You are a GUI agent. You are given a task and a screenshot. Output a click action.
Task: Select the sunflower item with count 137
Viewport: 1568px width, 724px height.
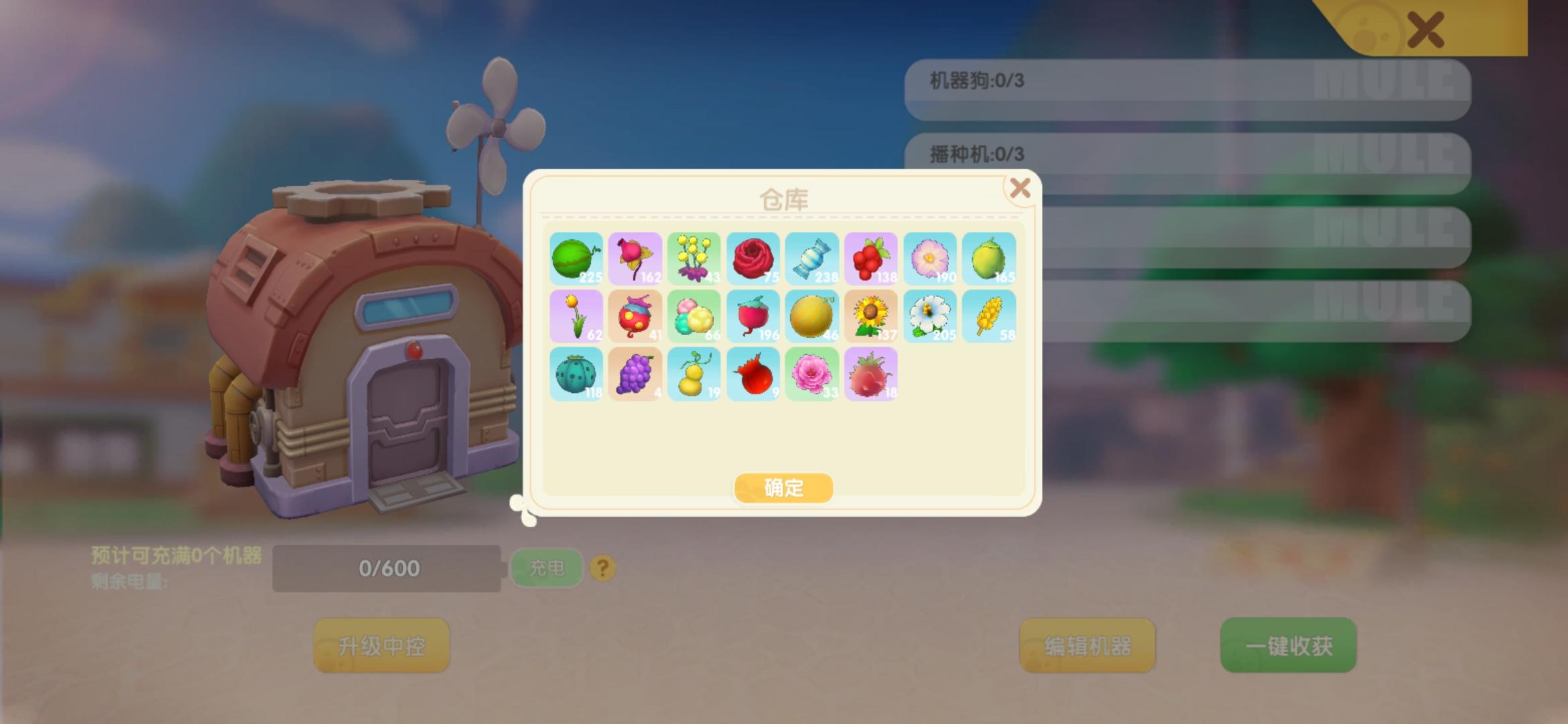(x=871, y=315)
